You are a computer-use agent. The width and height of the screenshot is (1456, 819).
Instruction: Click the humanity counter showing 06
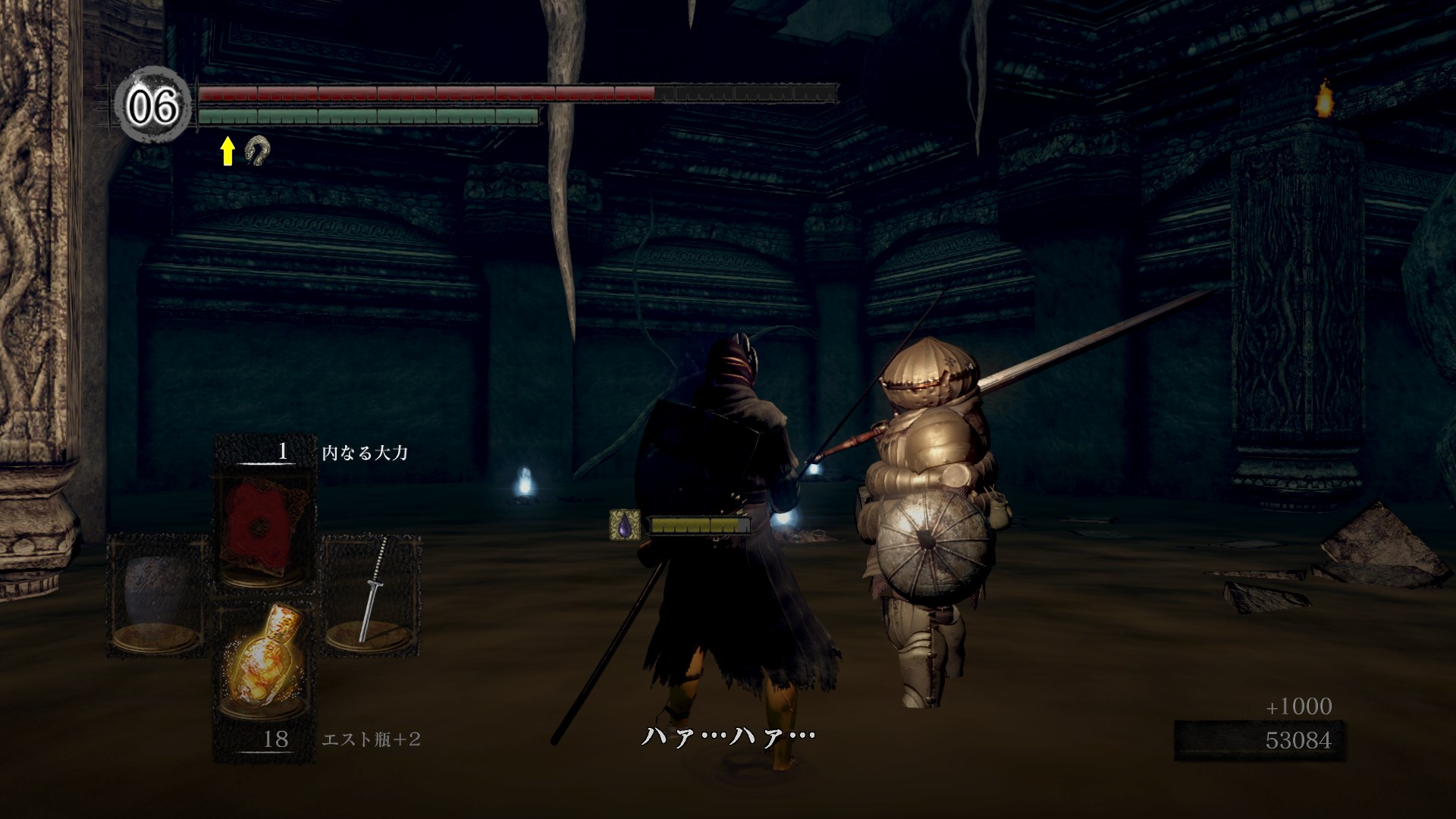[x=153, y=105]
